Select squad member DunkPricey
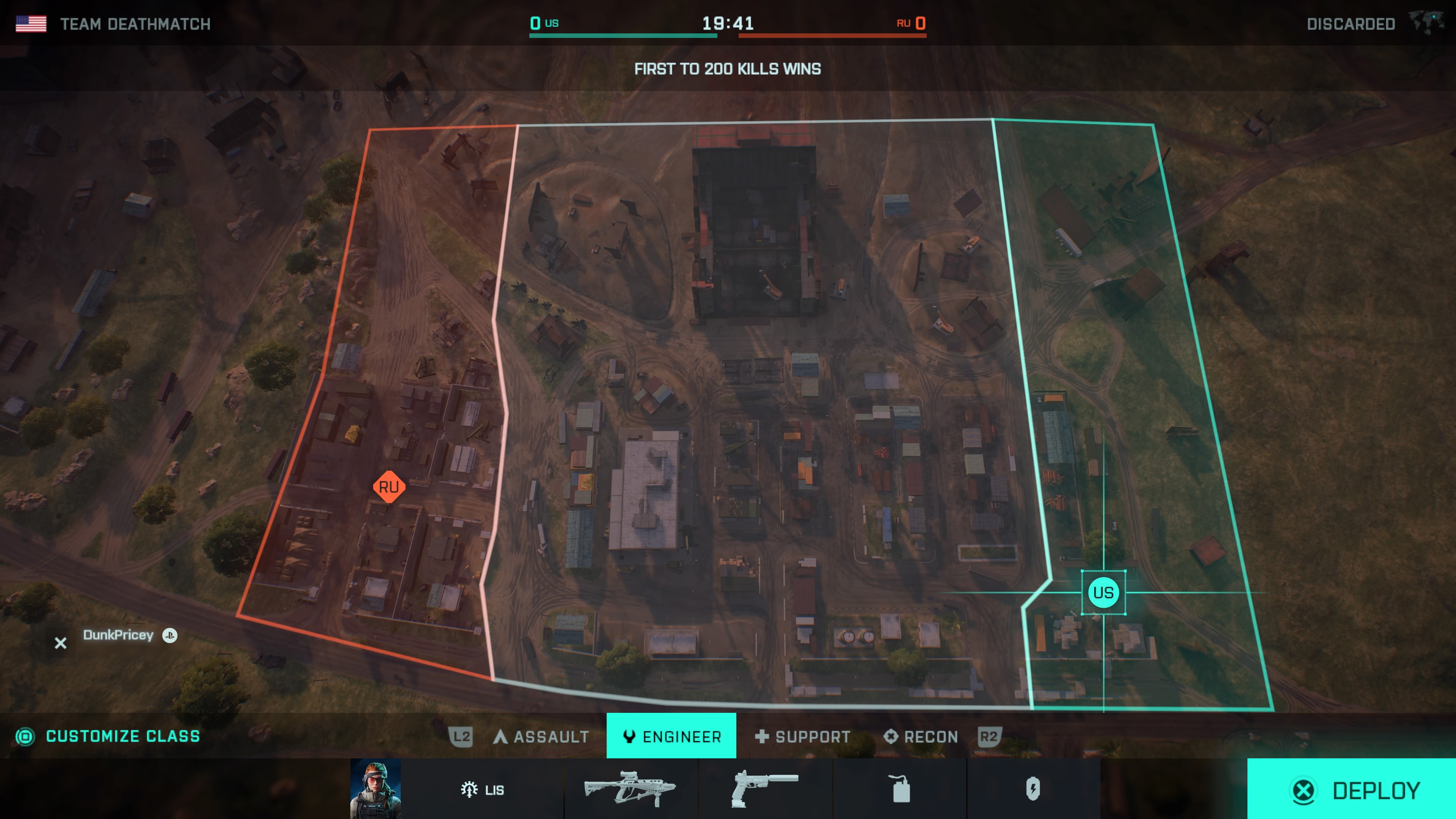The width and height of the screenshot is (1456, 819). click(x=118, y=635)
